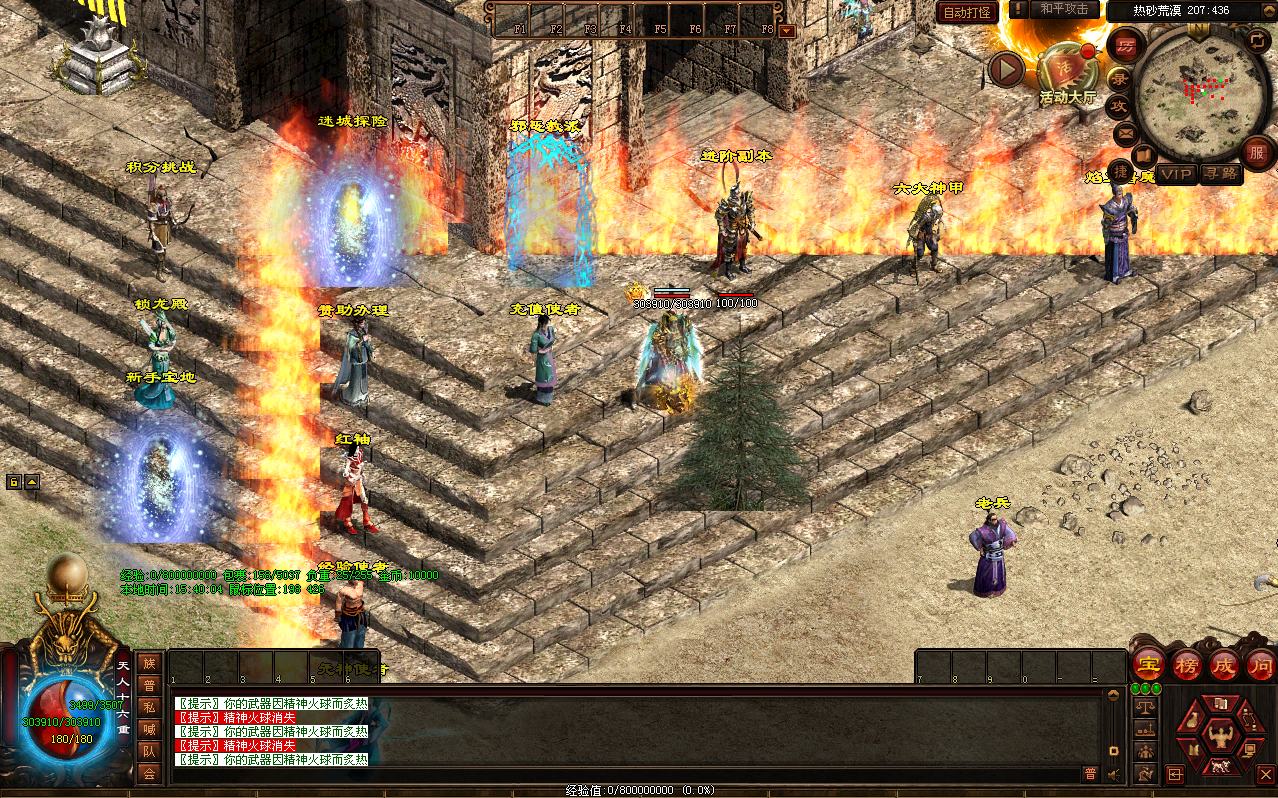Click the red X button at bottom-right
The image size is (1278, 798).
coord(1265,774)
